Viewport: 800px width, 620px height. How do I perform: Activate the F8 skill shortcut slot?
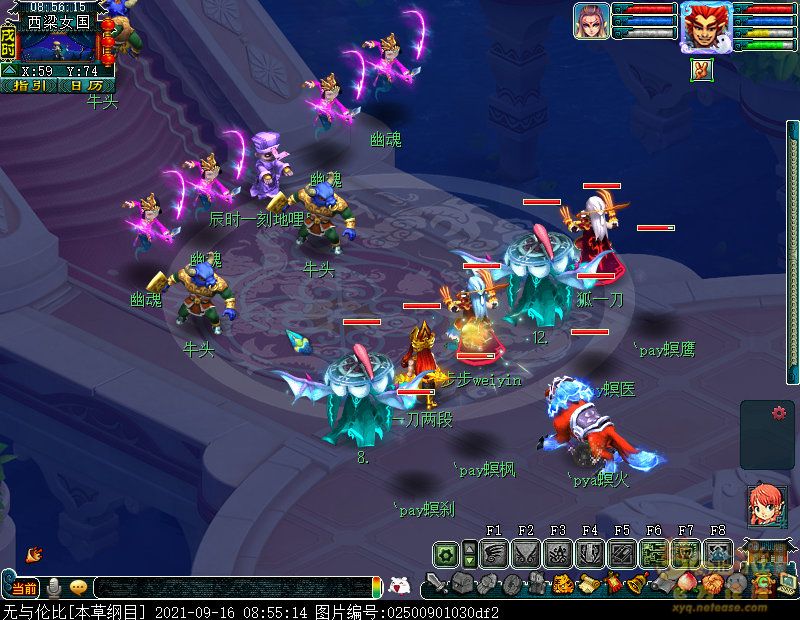[x=717, y=552]
